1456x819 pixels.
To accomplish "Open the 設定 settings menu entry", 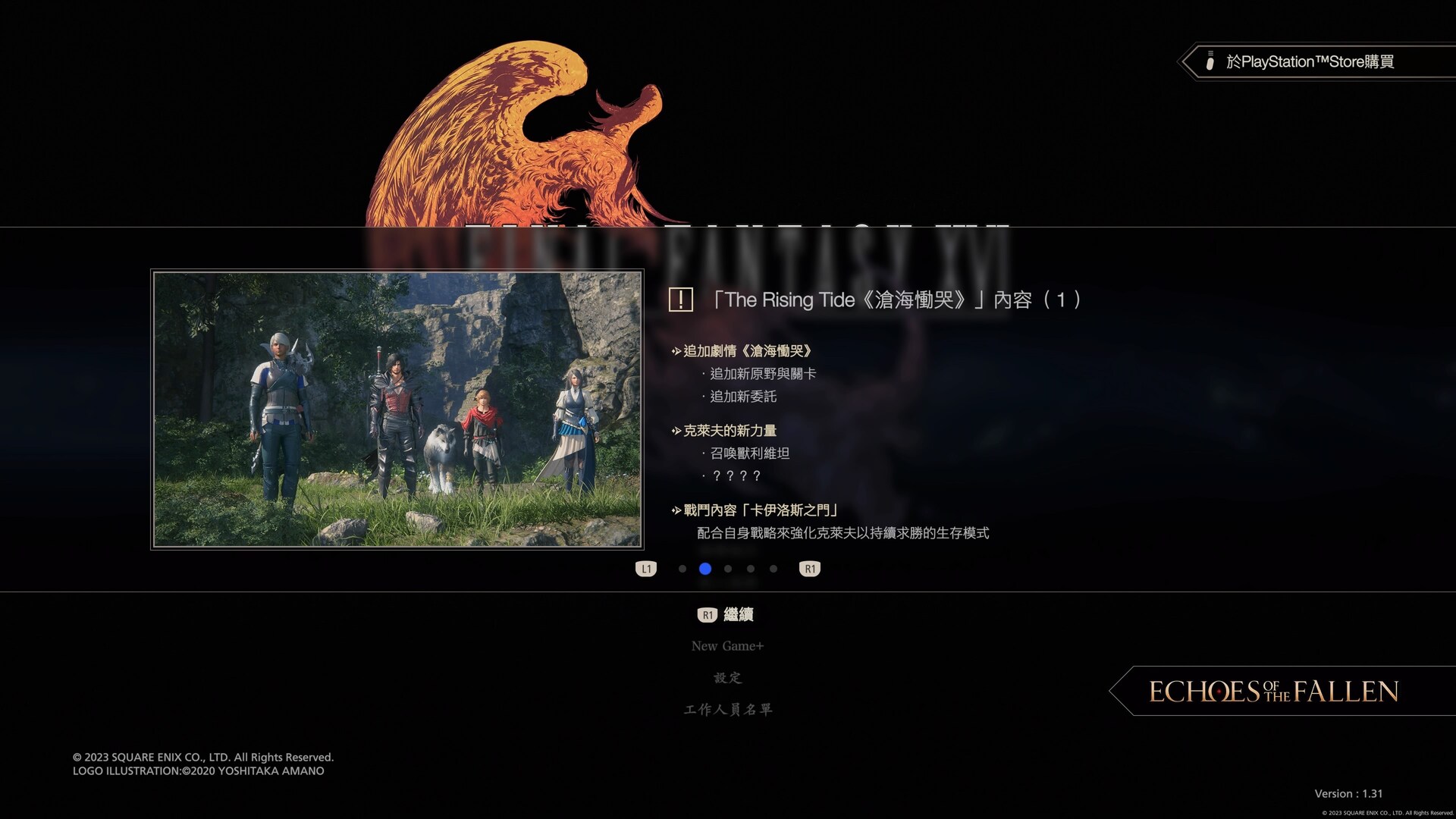I will pos(726,677).
